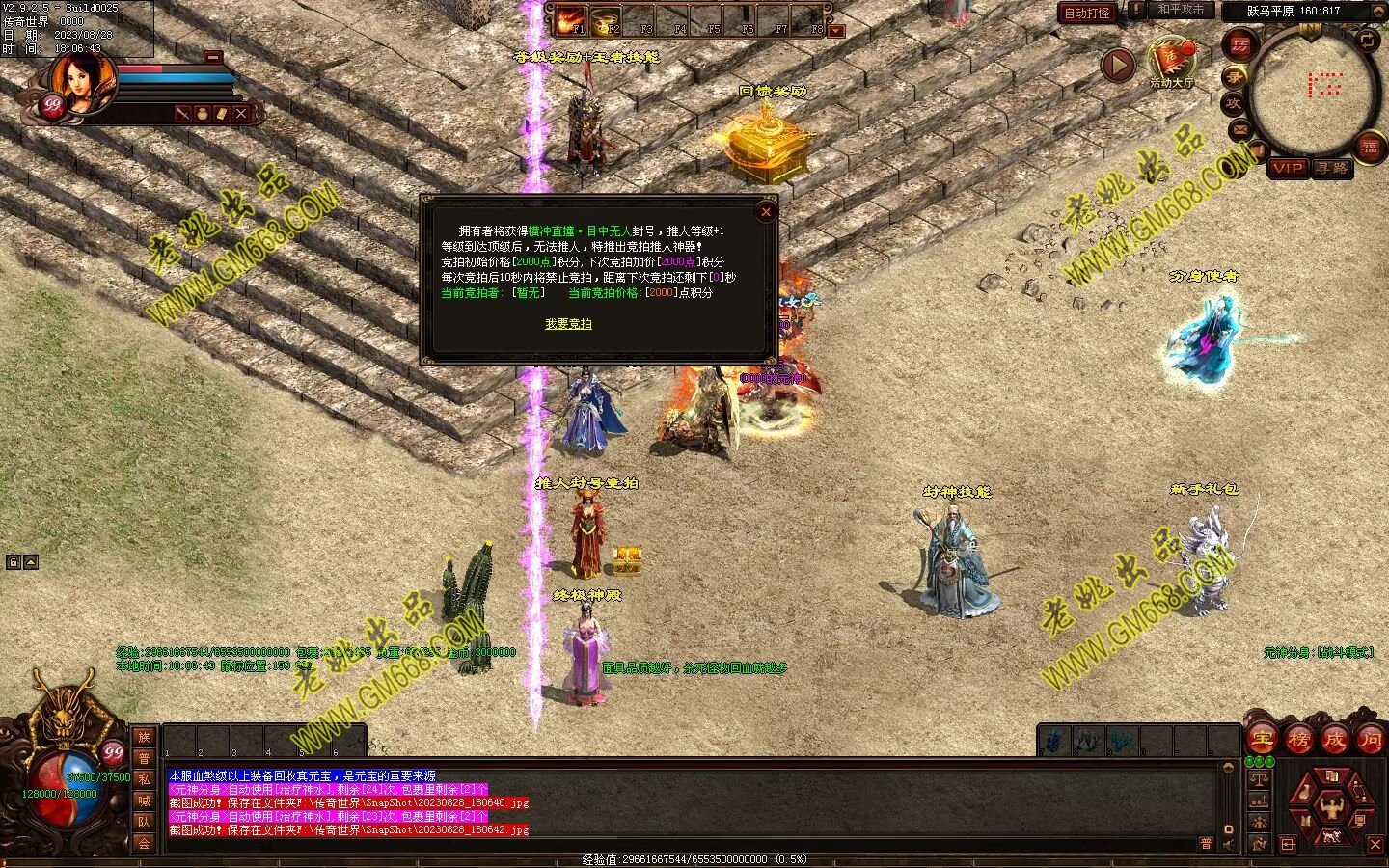Toggle 自动打怪 auto-fight button
Screen dimensions: 1389x868
(x=1087, y=13)
